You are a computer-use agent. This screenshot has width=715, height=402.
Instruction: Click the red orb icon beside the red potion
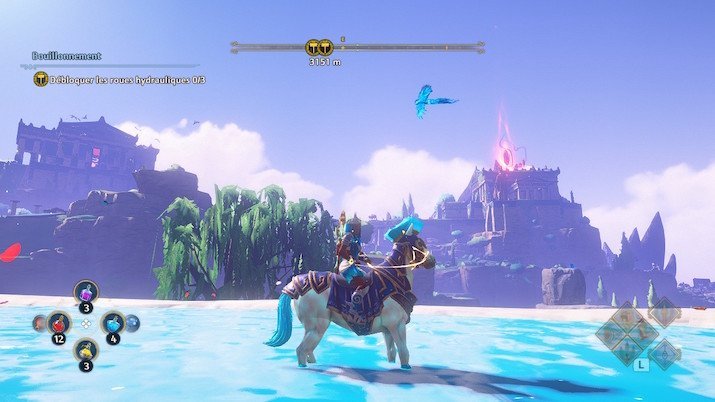coord(40,323)
